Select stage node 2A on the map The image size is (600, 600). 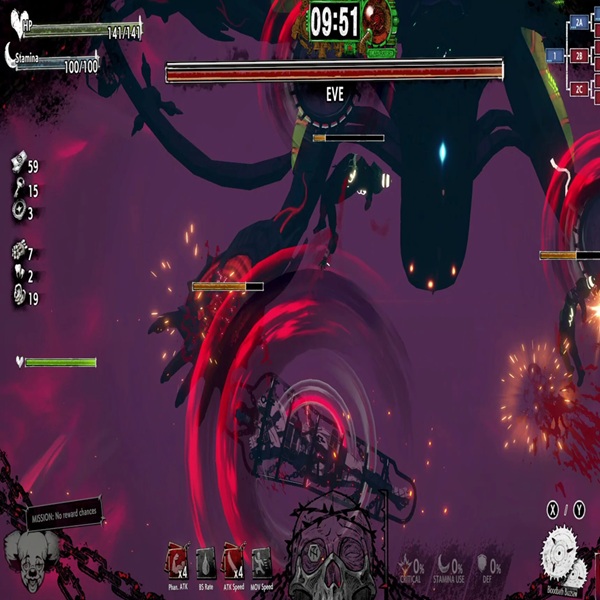click(x=579, y=21)
